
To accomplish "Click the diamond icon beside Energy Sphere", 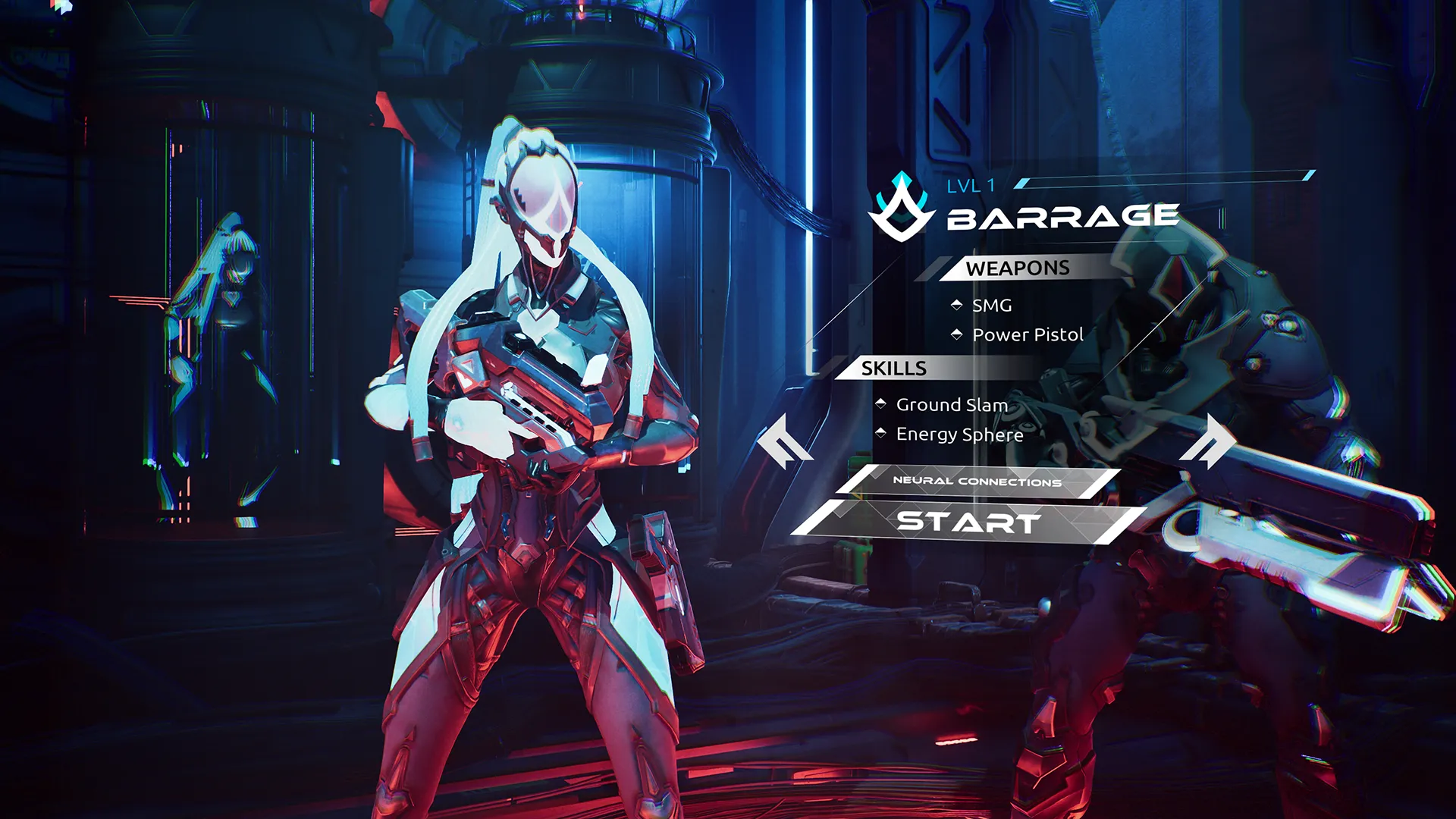I will (x=879, y=435).
